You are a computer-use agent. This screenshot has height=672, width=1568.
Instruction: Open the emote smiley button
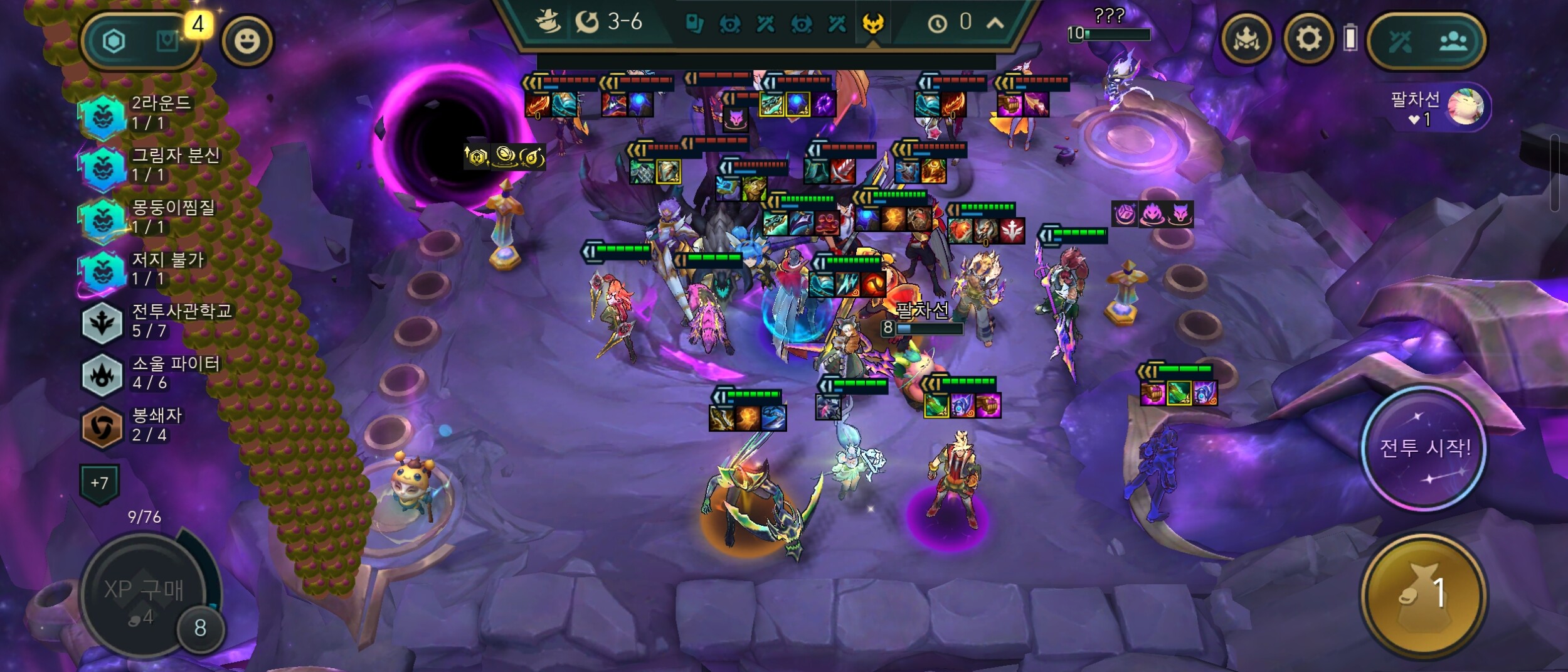pos(247,41)
